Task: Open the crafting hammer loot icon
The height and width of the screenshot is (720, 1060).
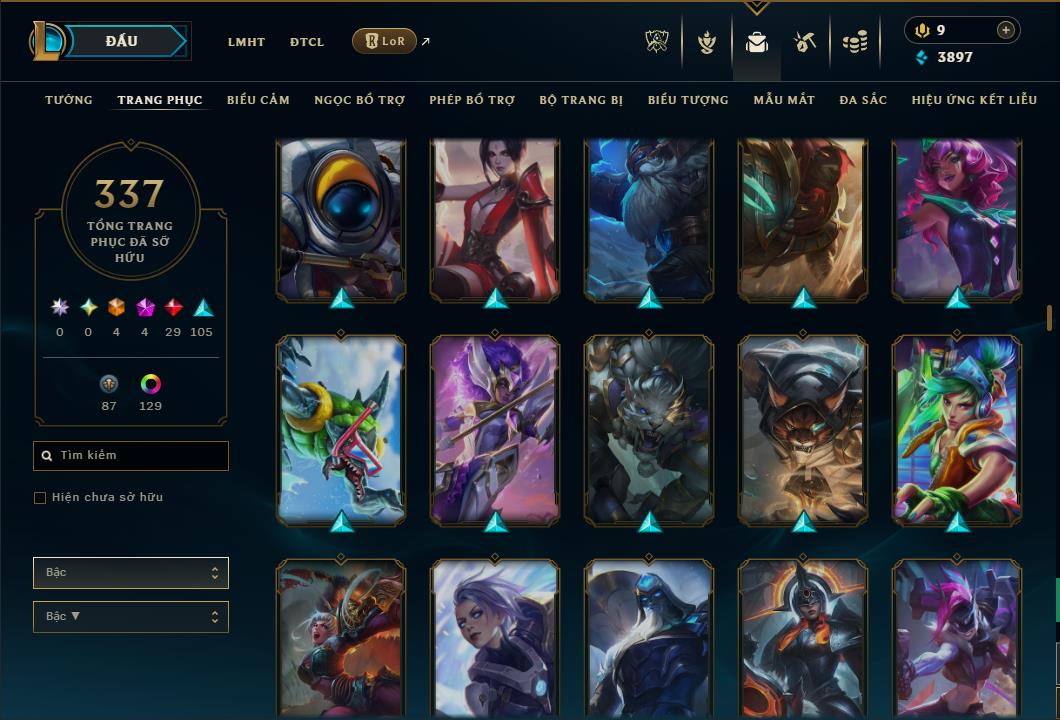Action: click(x=805, y=42)
